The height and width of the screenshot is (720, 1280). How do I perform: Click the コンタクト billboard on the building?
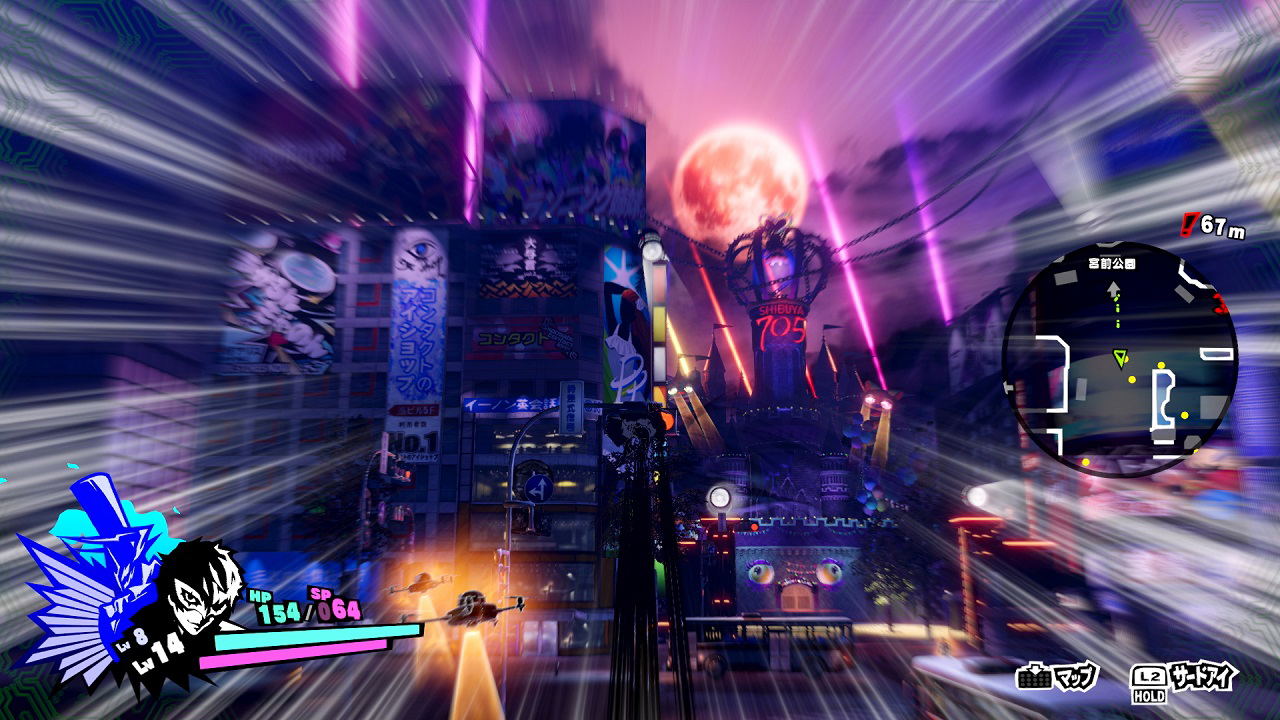click(514, 338)
